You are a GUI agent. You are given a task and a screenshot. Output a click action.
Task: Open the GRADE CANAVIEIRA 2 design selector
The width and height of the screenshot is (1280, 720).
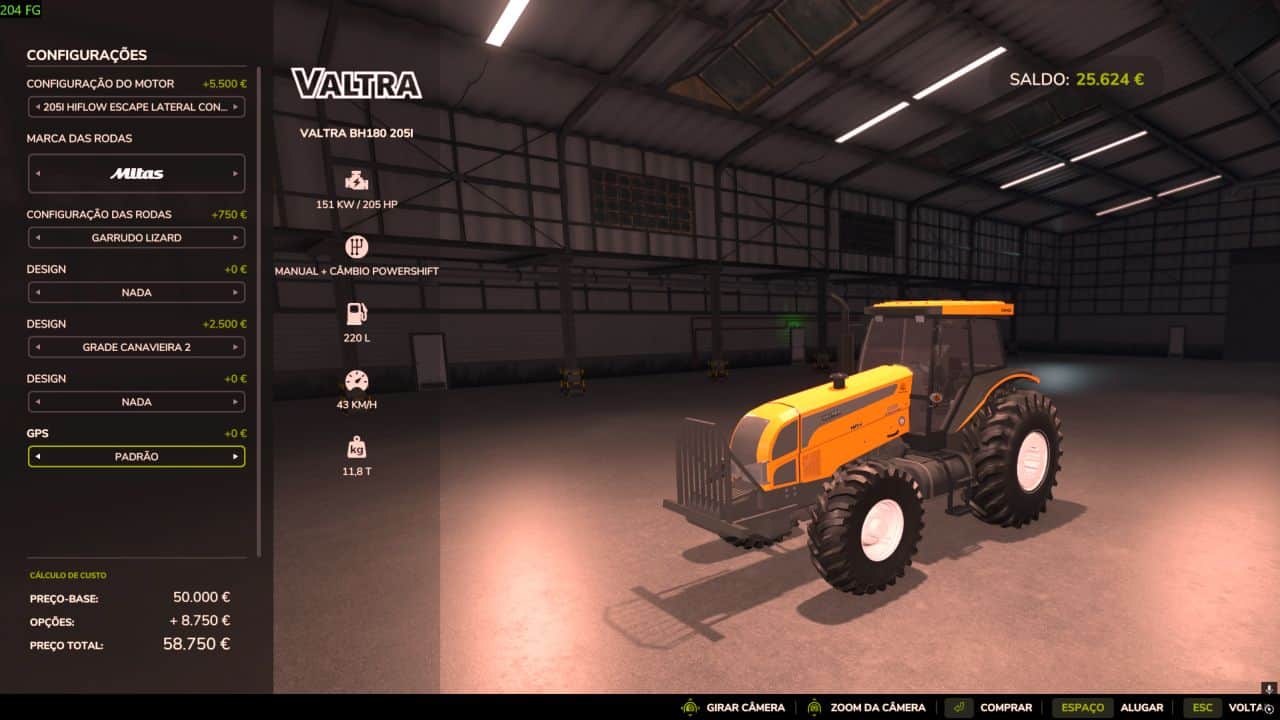[x=136, y=346]
